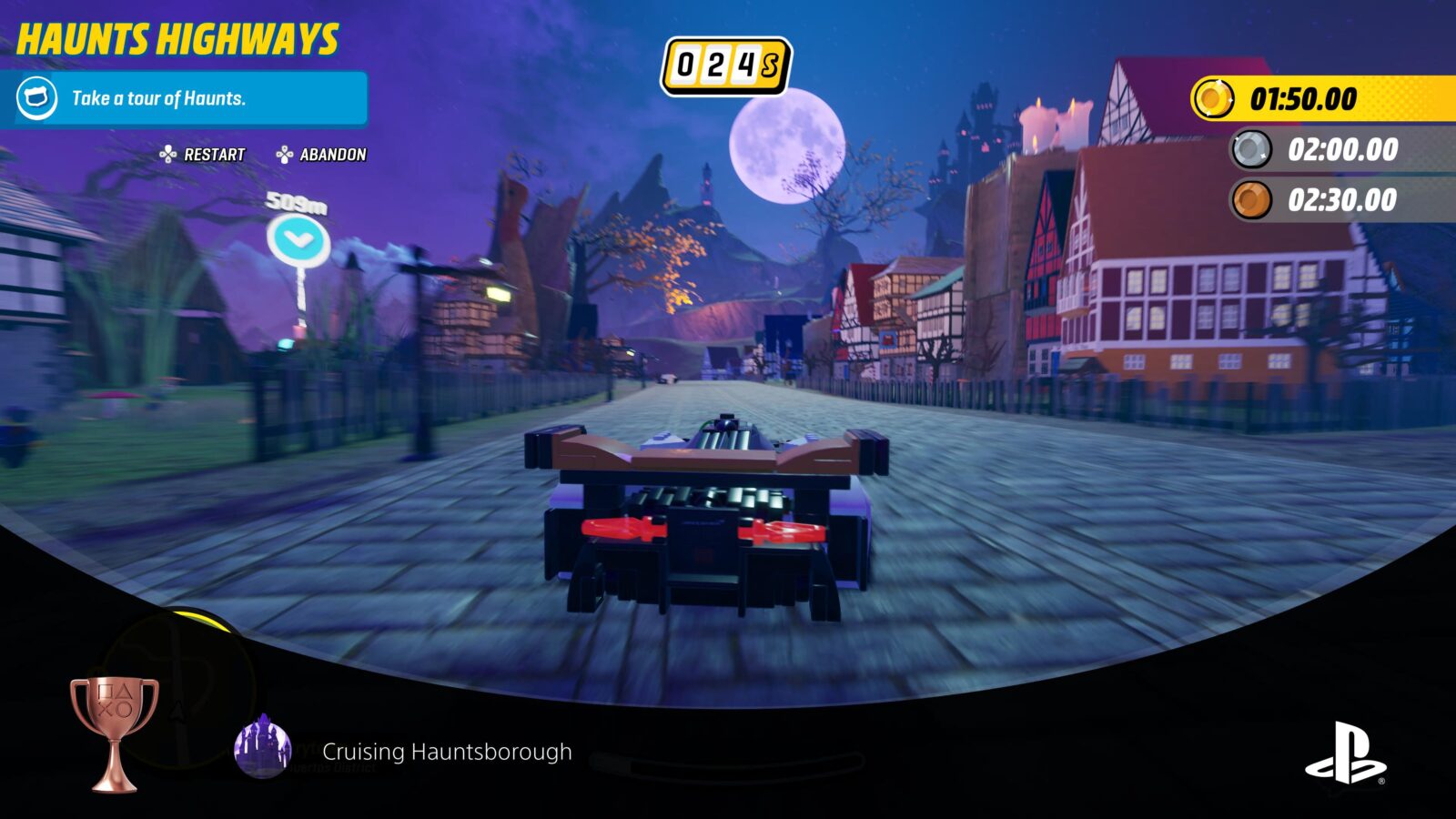Choose ABANDON to quit the event

(332, 154)
